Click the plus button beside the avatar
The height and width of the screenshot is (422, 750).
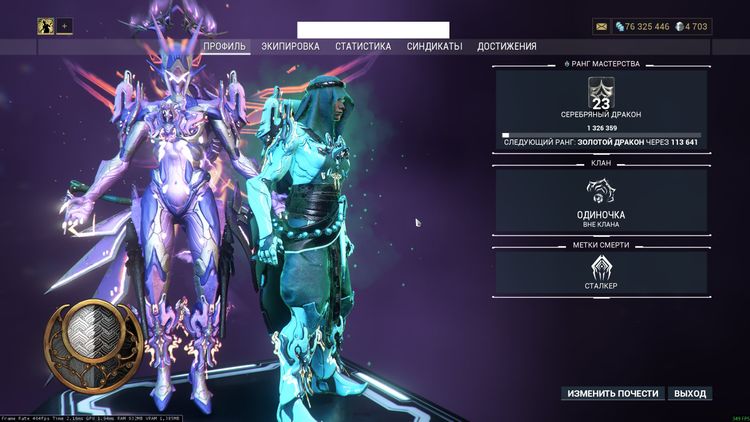pos(65,26)
